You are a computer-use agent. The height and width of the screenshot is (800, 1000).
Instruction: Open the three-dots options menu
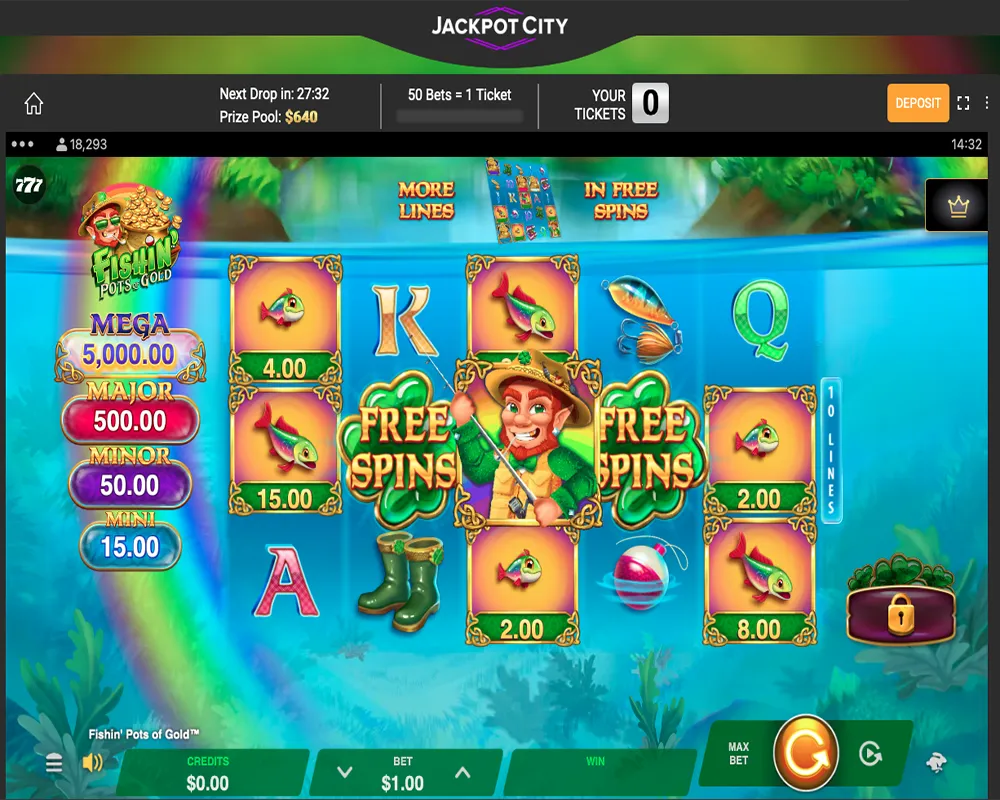click(22, 144)
